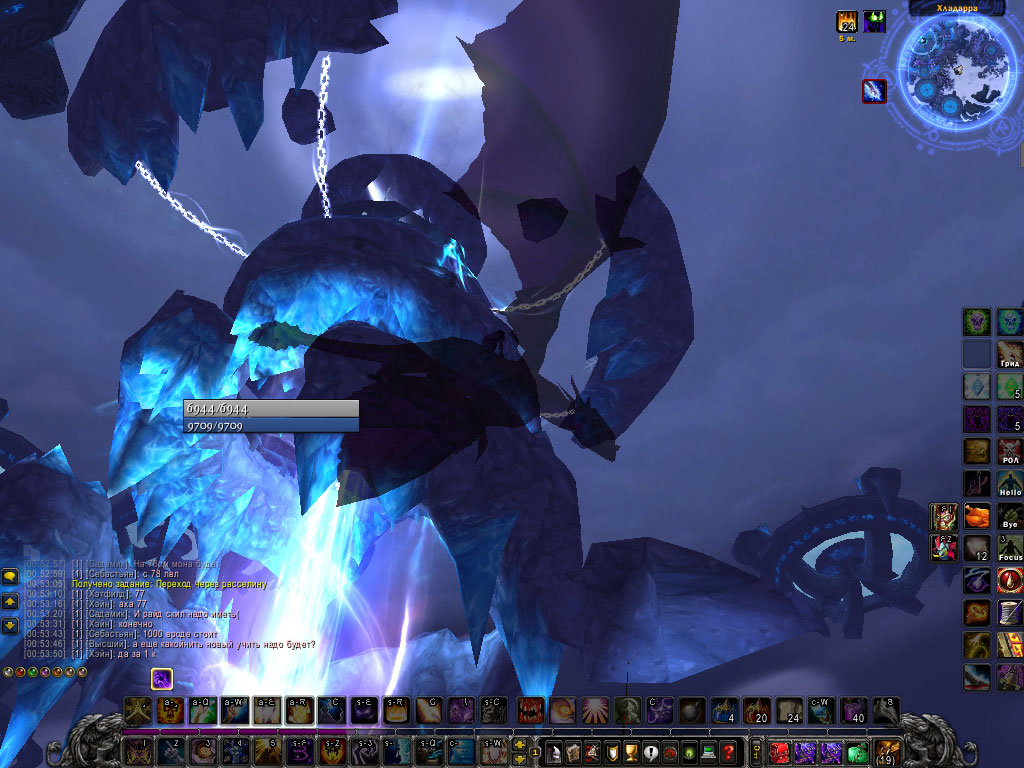This screenshot has height=768, width=1024.
Task: Select the green skull ability icon
Action: pos(977,322)
